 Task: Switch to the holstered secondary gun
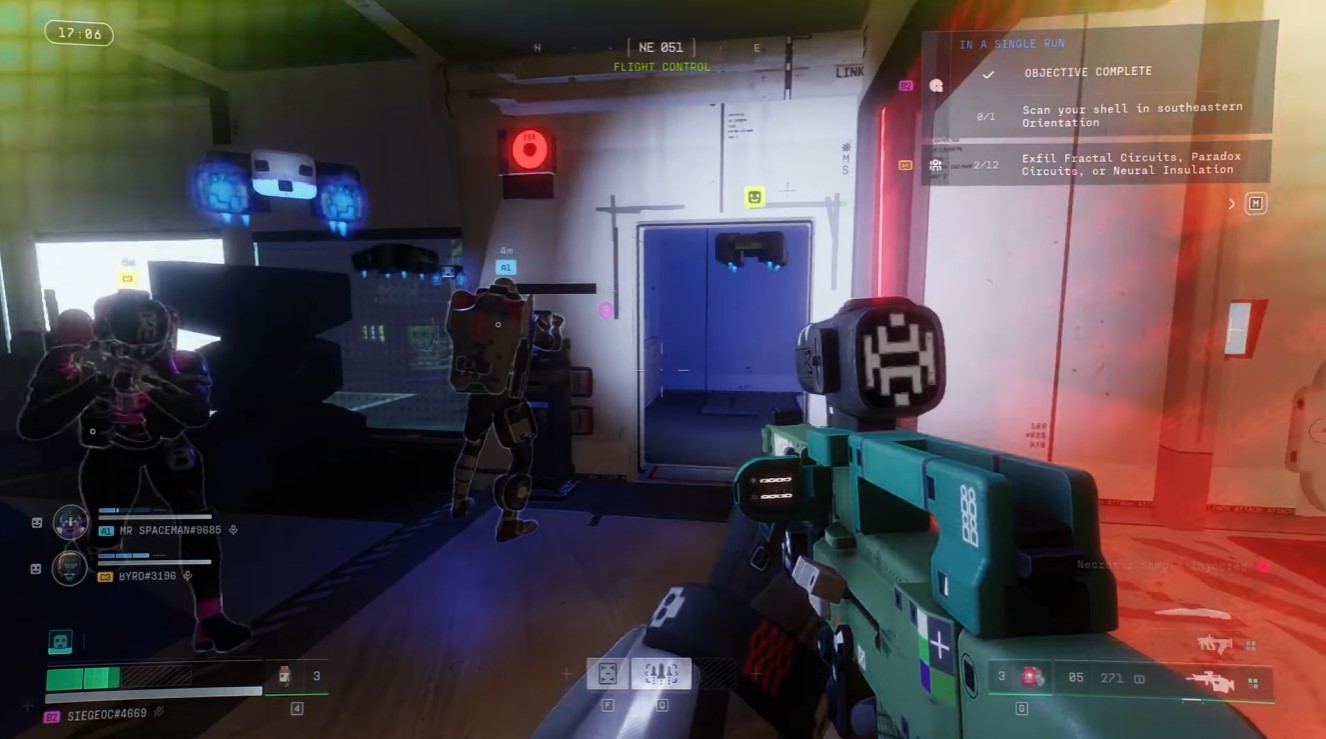point(1214,645)
